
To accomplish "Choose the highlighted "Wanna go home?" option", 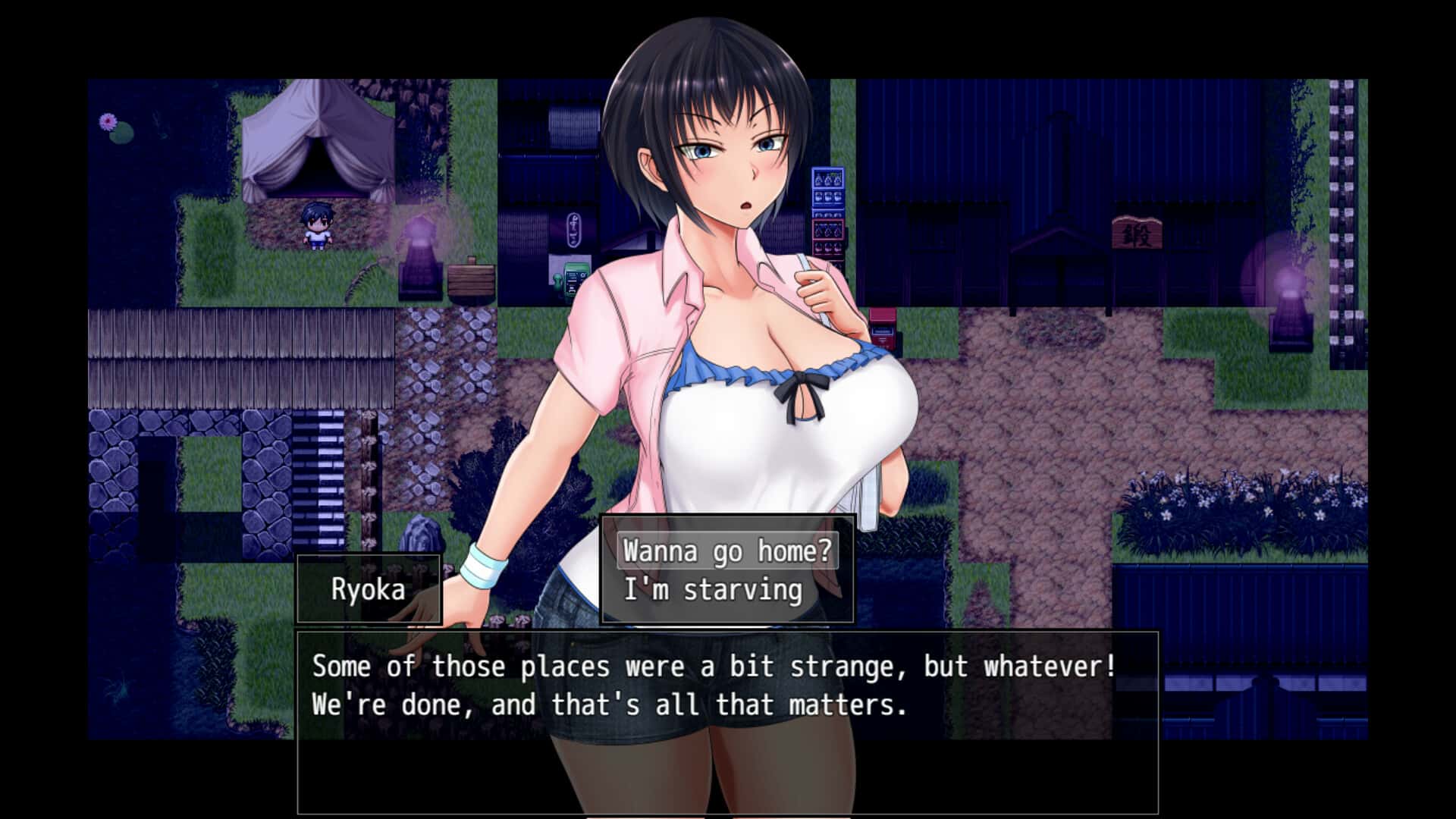I will point(725,553).
